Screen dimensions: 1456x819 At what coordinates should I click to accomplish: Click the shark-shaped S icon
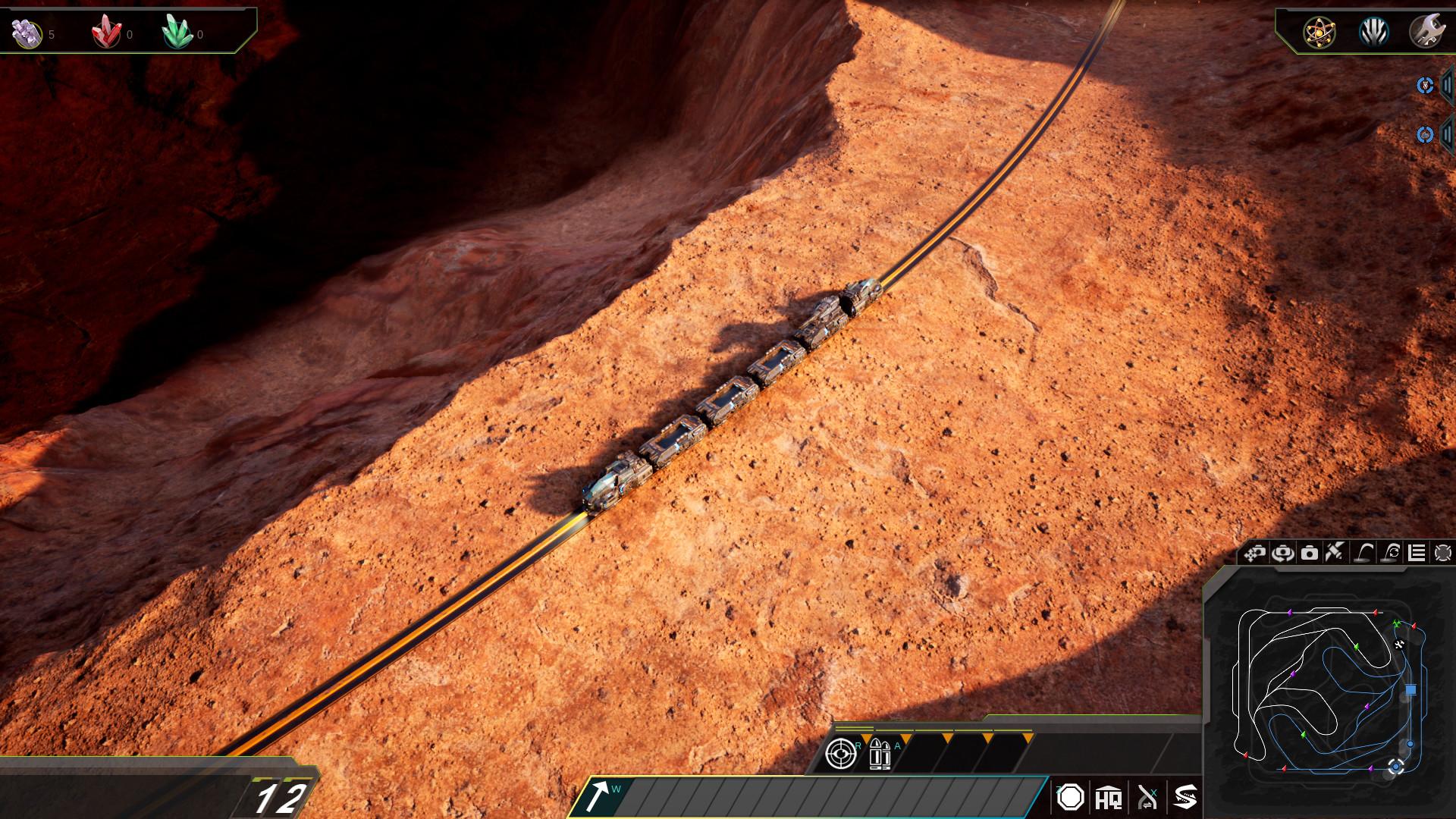point(1185,798)
